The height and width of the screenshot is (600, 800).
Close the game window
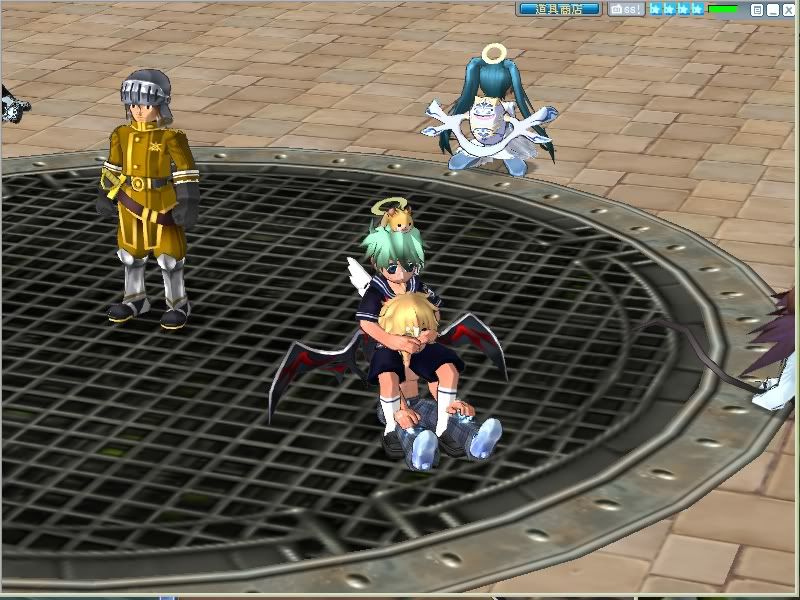coord(788,9)
